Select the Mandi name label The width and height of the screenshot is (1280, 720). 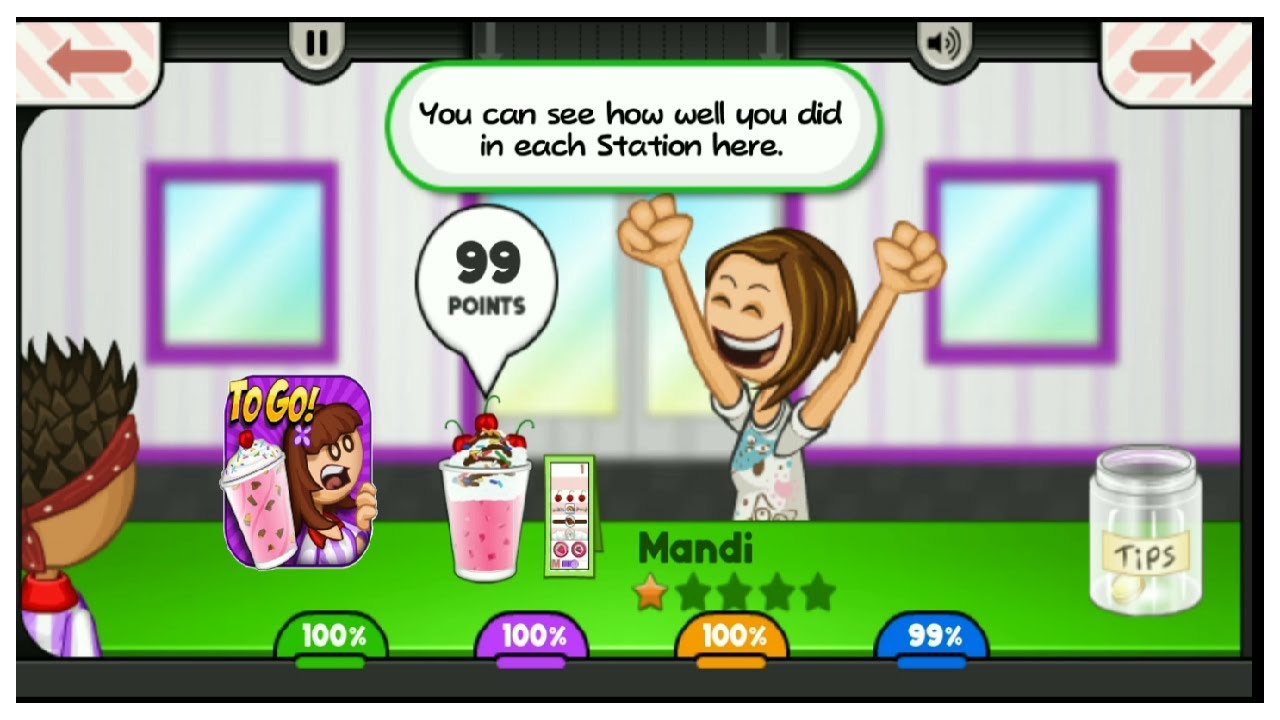coord(698,547)
